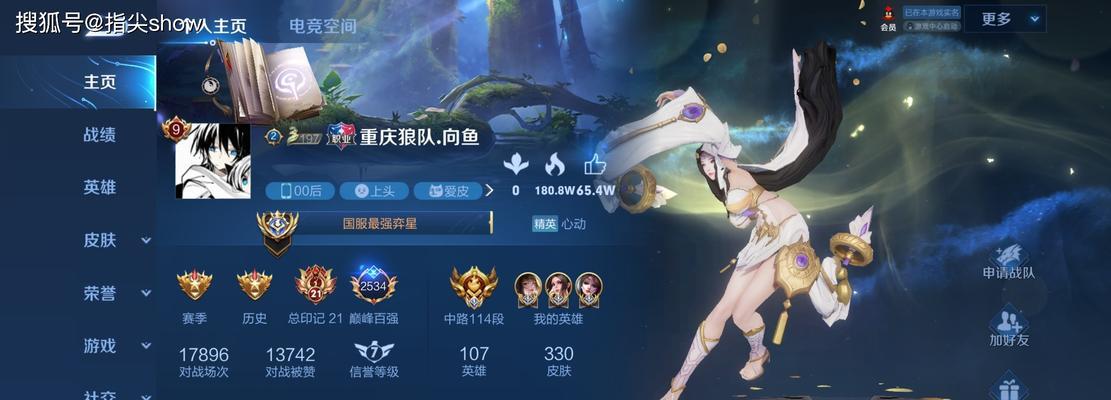Choose 游戏 in the left sidebar
1111x400 pixels.
[x=100, y=346]
